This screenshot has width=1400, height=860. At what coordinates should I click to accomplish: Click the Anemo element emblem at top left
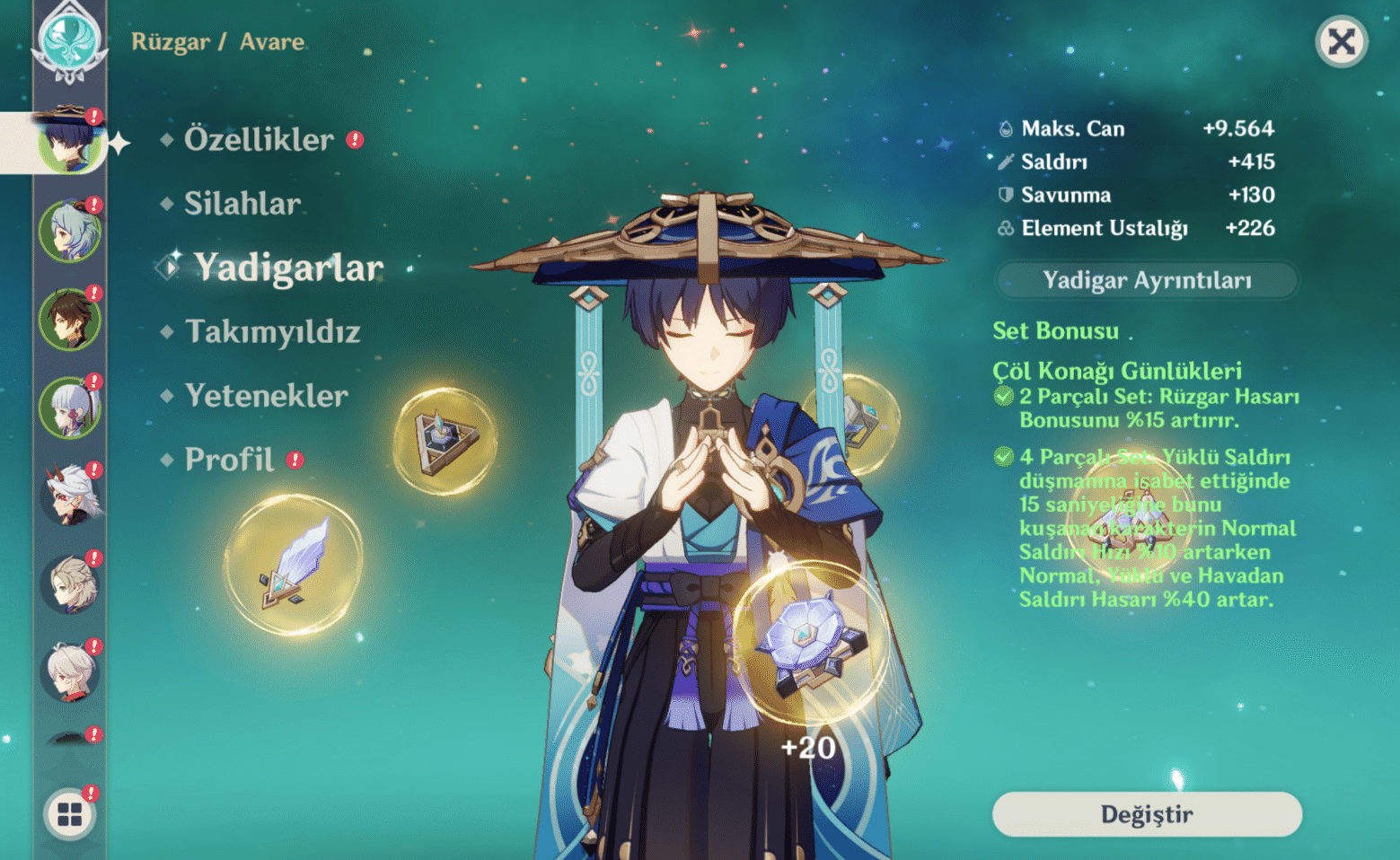(x=70, y=39)
